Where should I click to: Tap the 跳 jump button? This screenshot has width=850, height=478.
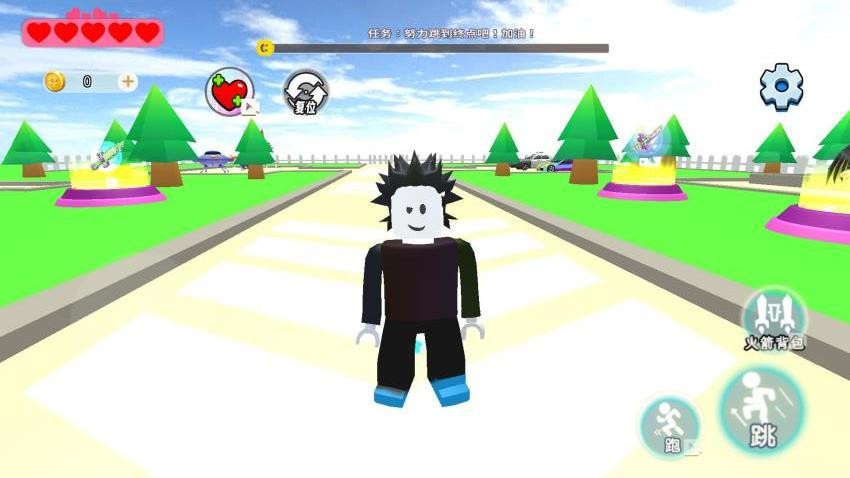tap(762, 410)
